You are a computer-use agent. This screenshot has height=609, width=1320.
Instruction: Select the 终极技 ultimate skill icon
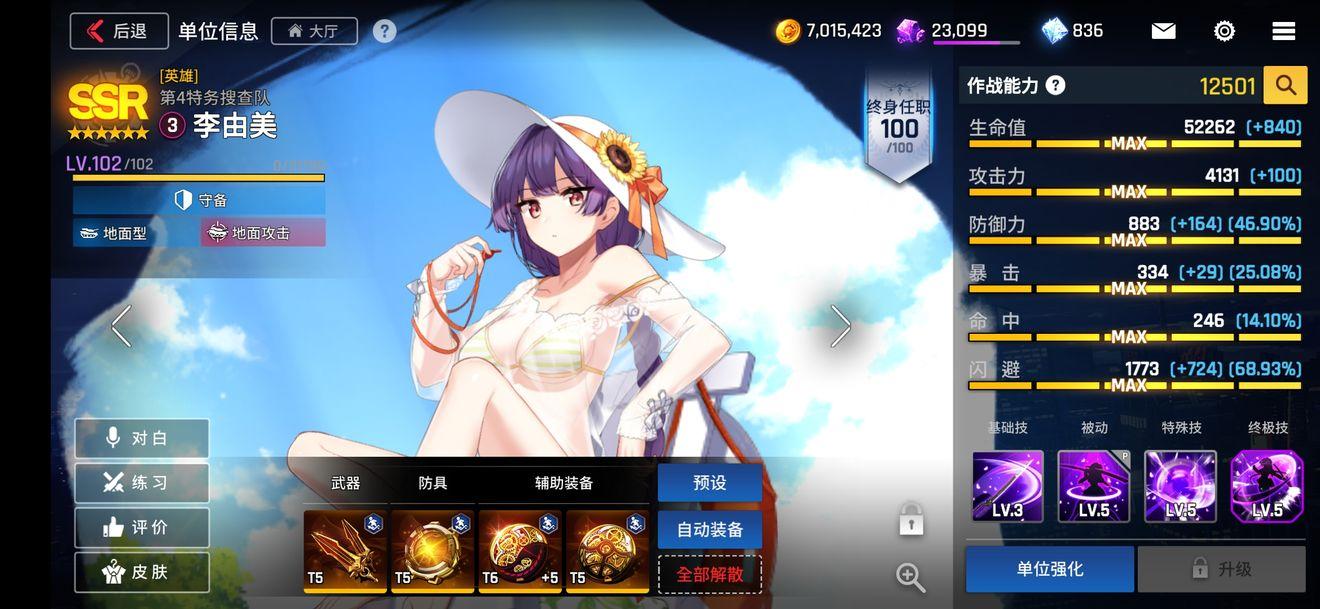(x=1267, y=486)
